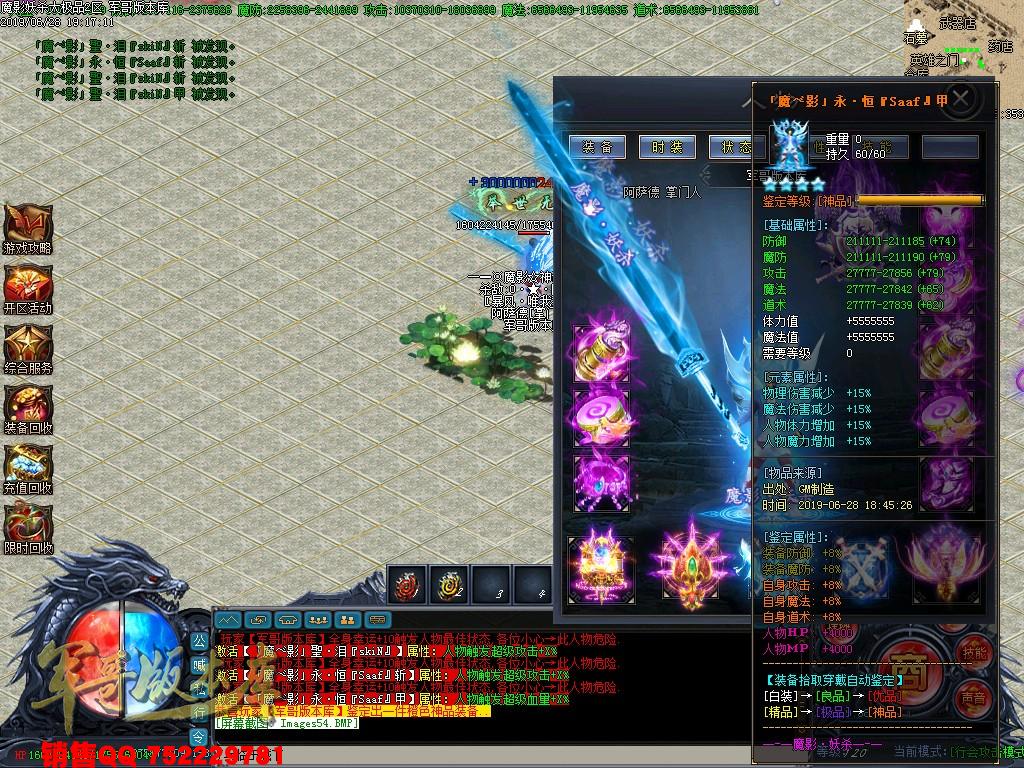Toggle the 声音 sound round button
Viewport: 1024px width, 768px height.
tap(971, 694)
